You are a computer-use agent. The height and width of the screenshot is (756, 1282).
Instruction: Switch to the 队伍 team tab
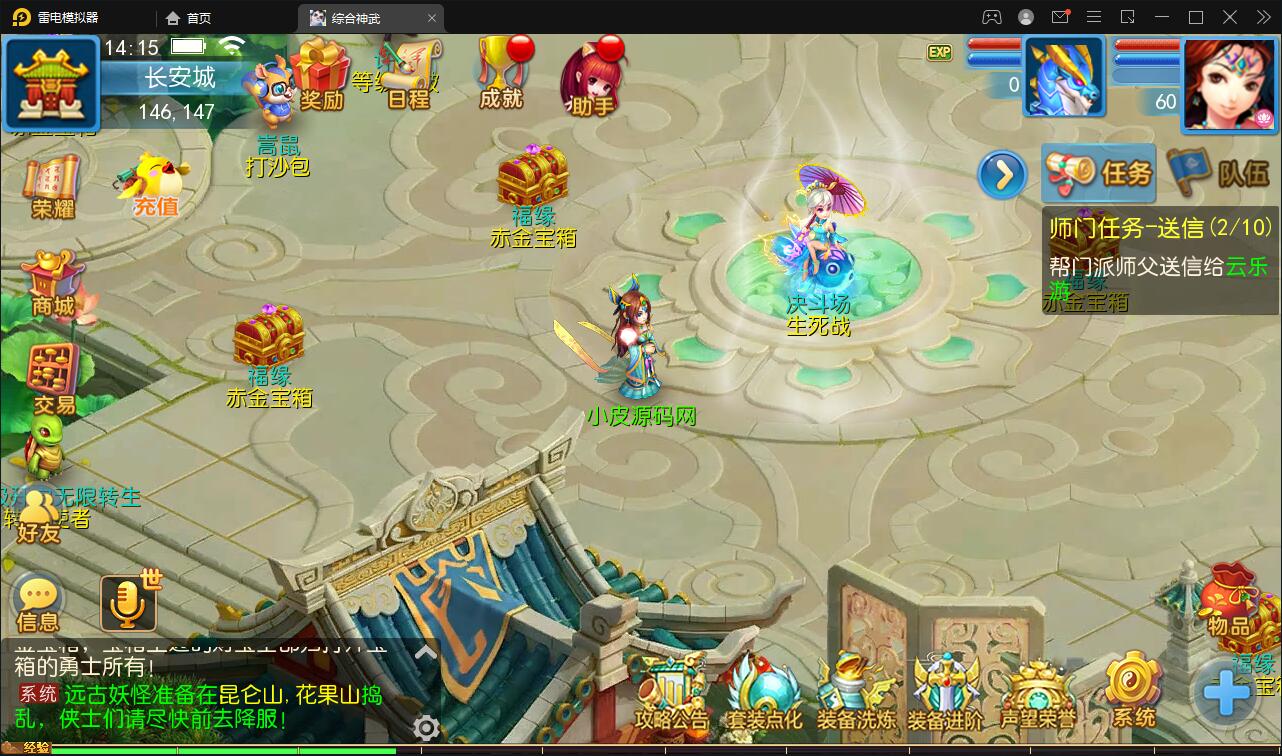pyautogui.click(x=1218, y=172)
